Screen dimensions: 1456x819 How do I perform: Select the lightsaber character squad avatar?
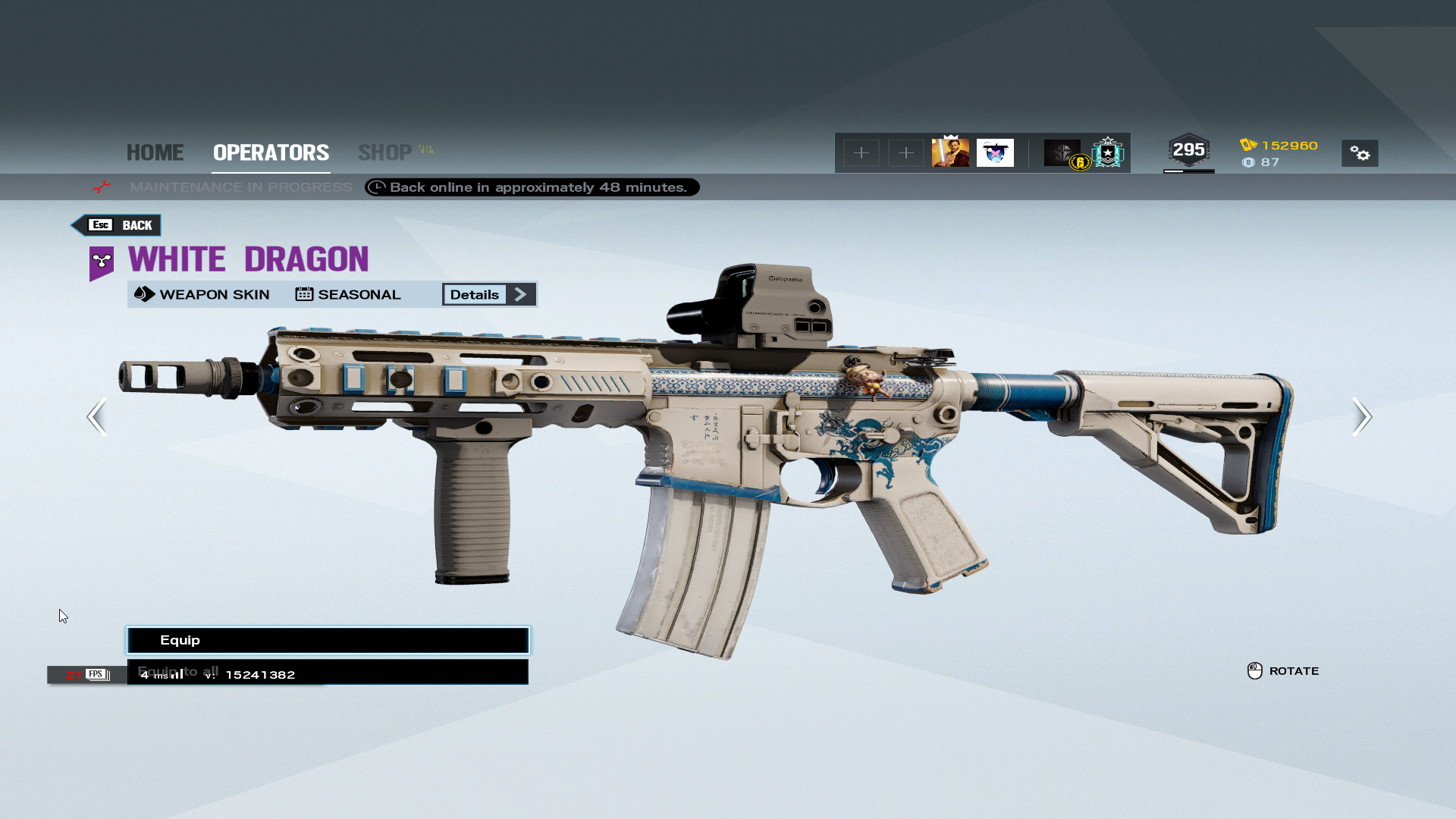click(950, 152)
